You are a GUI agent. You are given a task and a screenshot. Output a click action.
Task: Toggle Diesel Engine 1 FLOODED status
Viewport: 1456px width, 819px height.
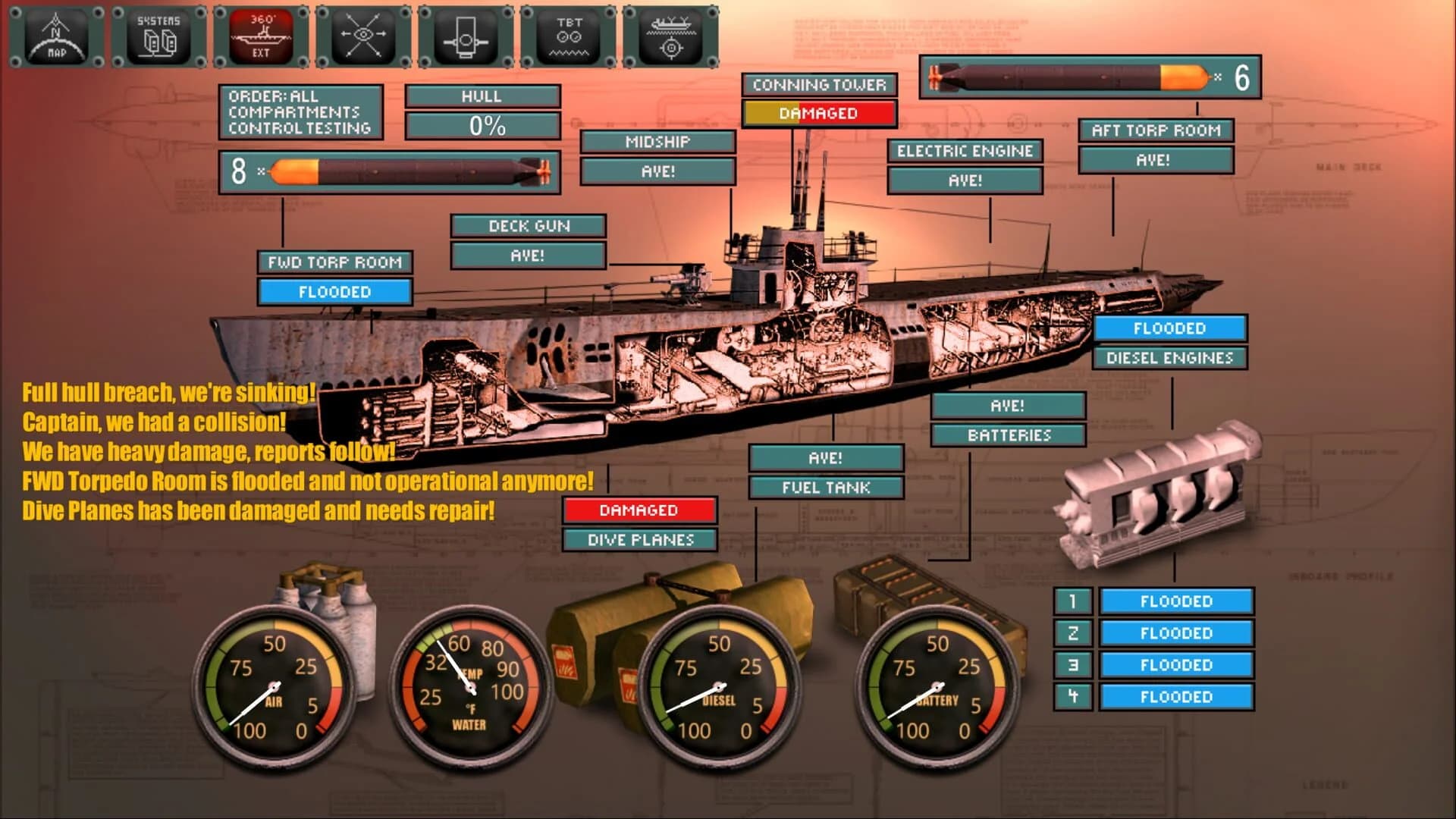tap(1176, 601)
